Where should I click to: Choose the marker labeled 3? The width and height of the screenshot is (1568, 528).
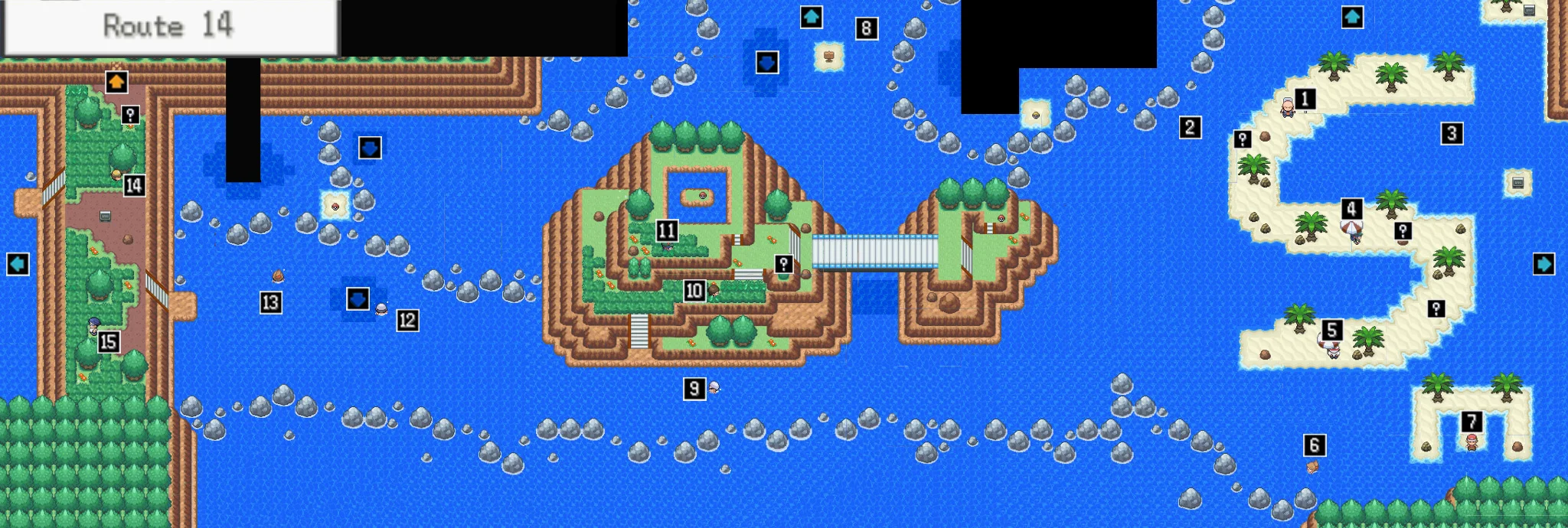pyautogui.click(x=1452, y=134)
